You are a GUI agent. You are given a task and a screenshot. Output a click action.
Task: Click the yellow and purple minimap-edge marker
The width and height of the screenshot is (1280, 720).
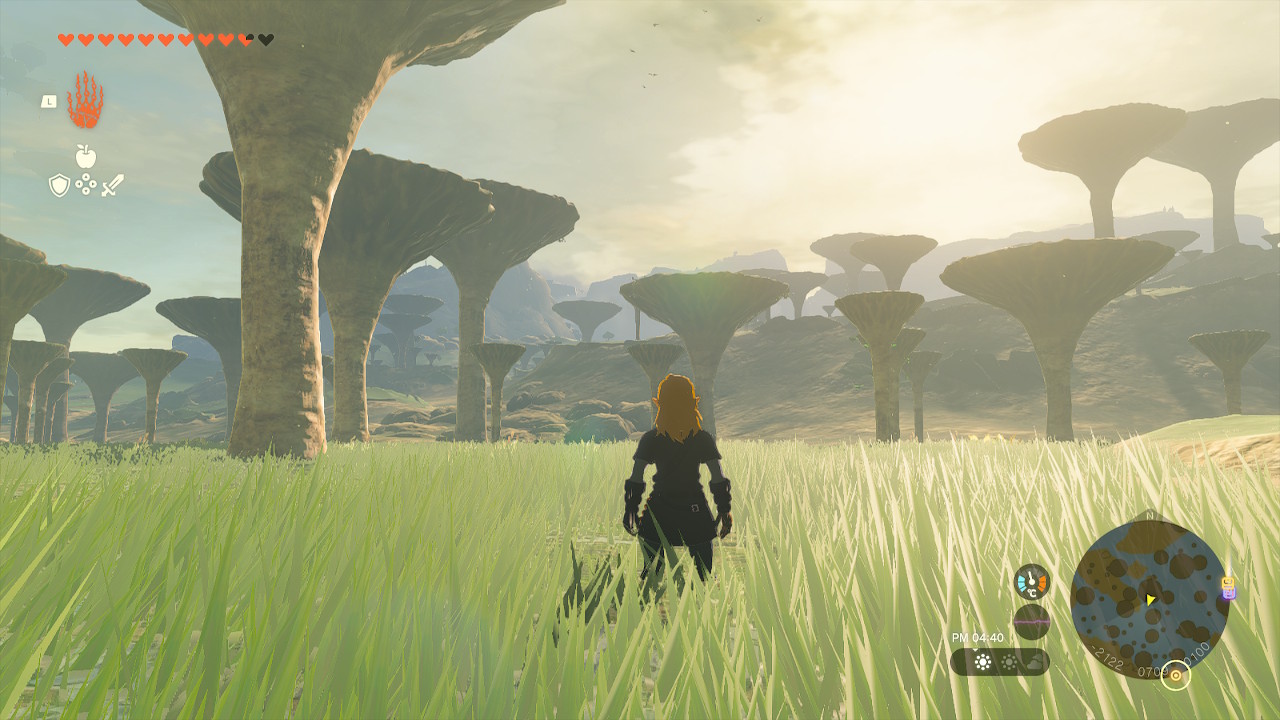coord(1228,588)
